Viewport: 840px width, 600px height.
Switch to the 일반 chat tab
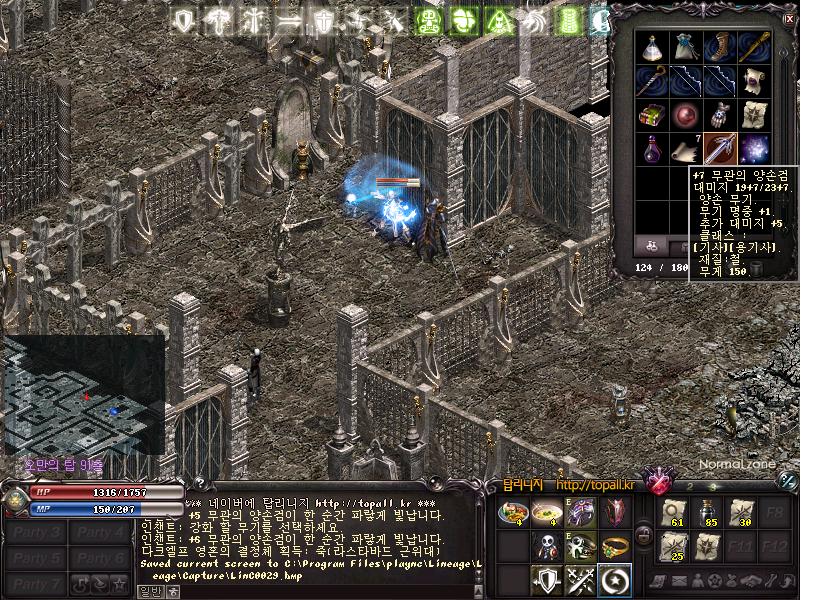coord(149,592)
